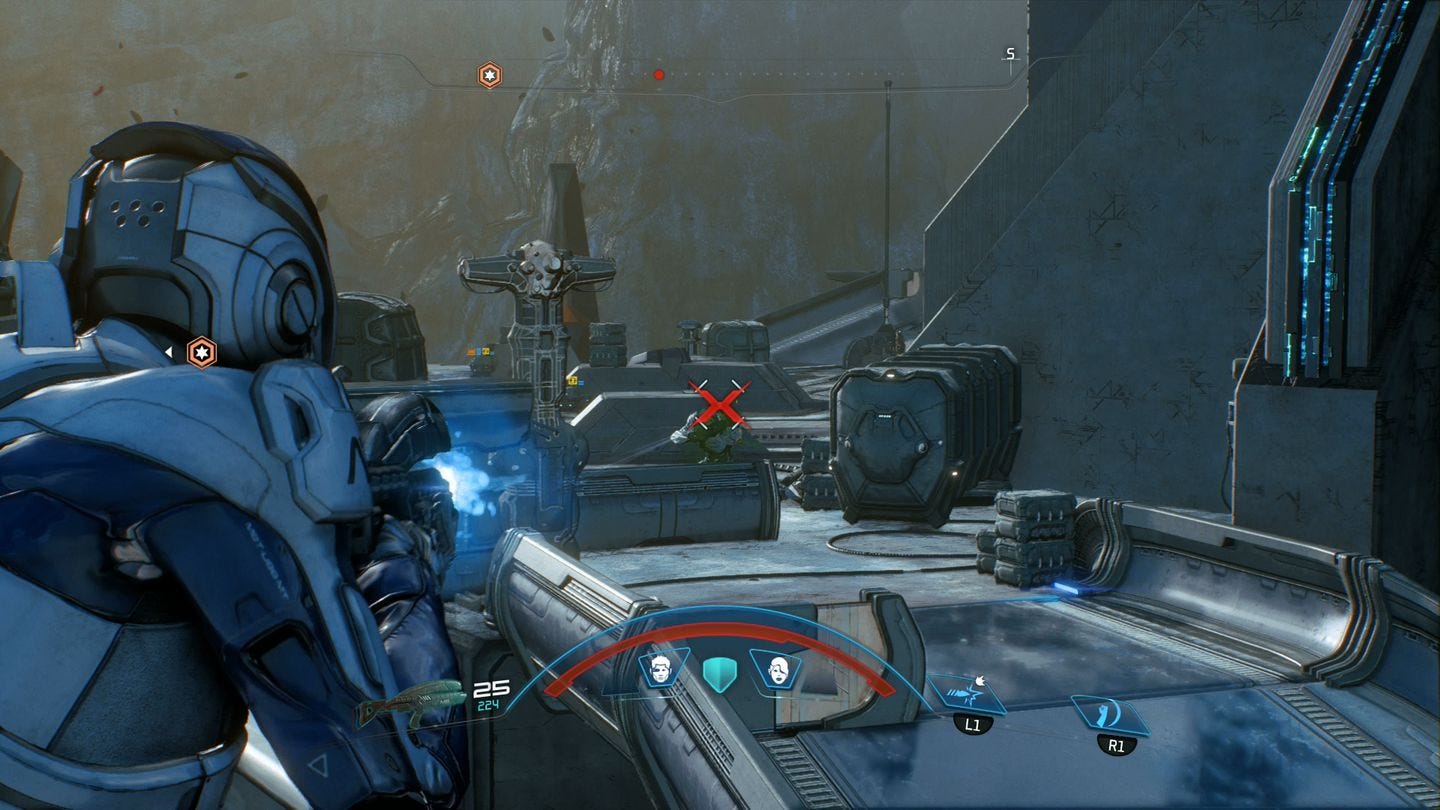Screen dimensions: 1440x810
Task: Click the orange objective marker beside the player
Action: pos(202,352)
